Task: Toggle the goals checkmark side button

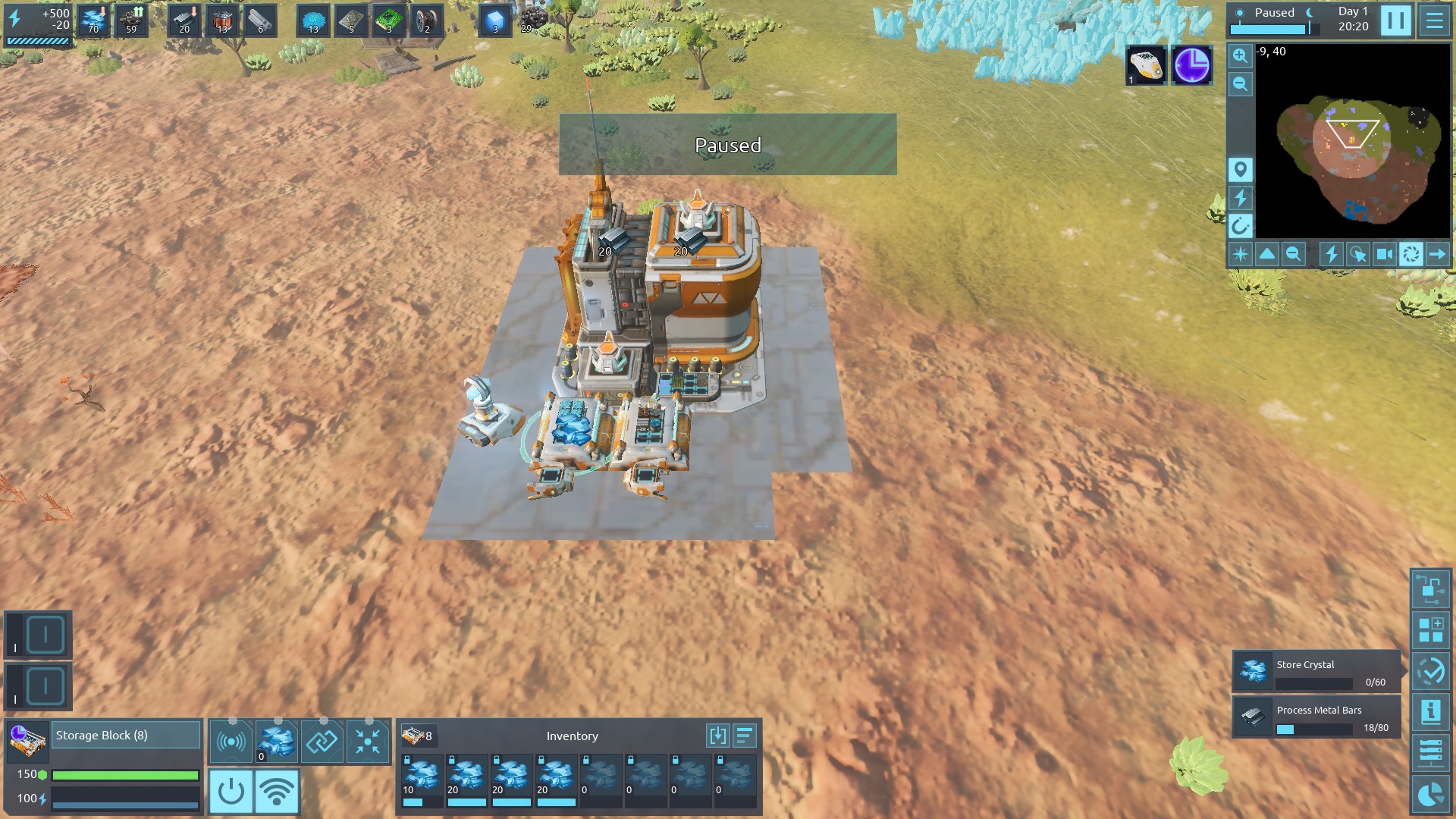Action: coord(1431,671)
